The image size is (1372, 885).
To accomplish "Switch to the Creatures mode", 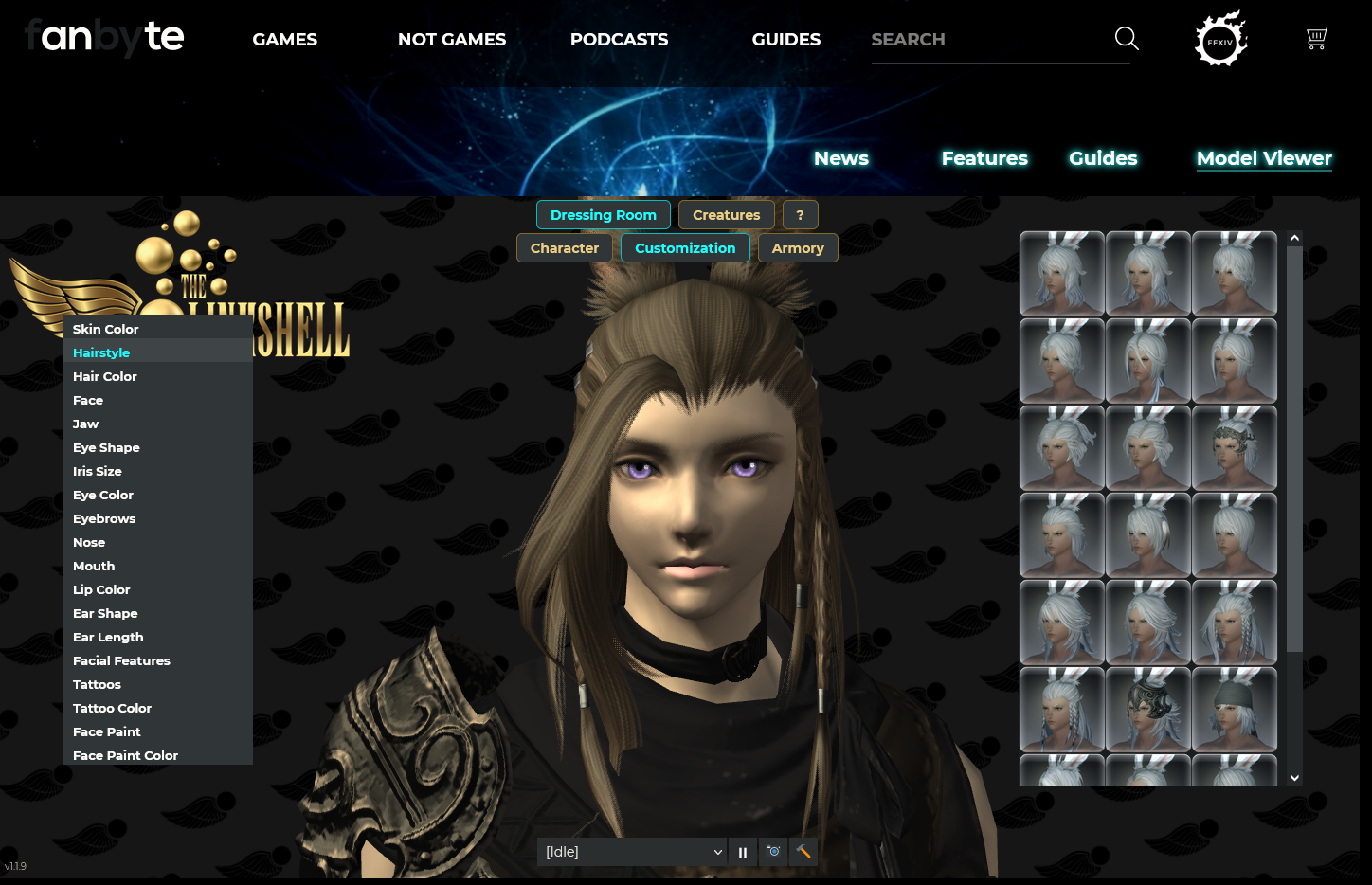I will [726, 214].
